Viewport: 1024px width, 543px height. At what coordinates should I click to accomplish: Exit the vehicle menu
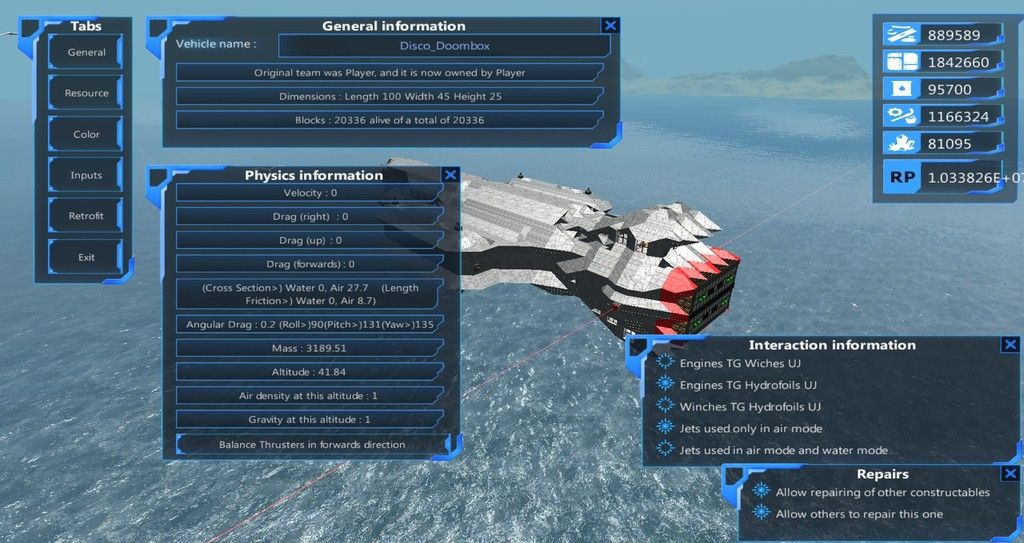coord(86,257)
